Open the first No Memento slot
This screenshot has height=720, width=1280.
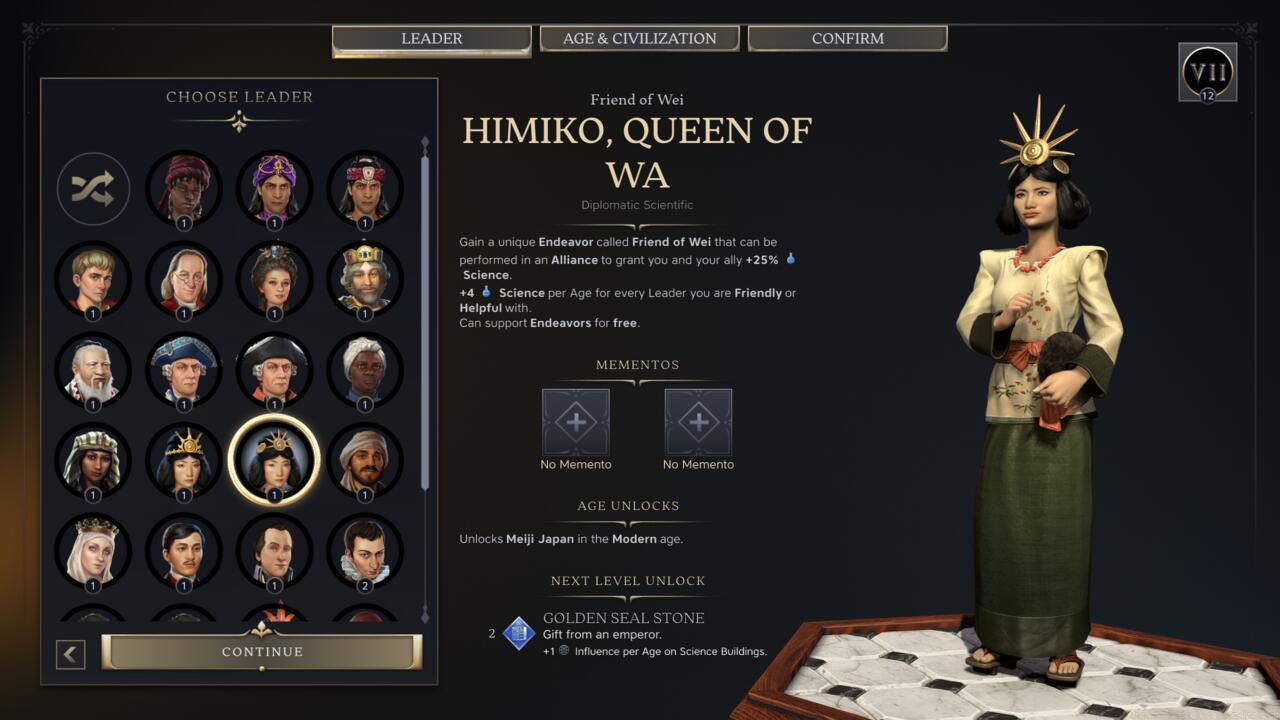click(576, 424)
